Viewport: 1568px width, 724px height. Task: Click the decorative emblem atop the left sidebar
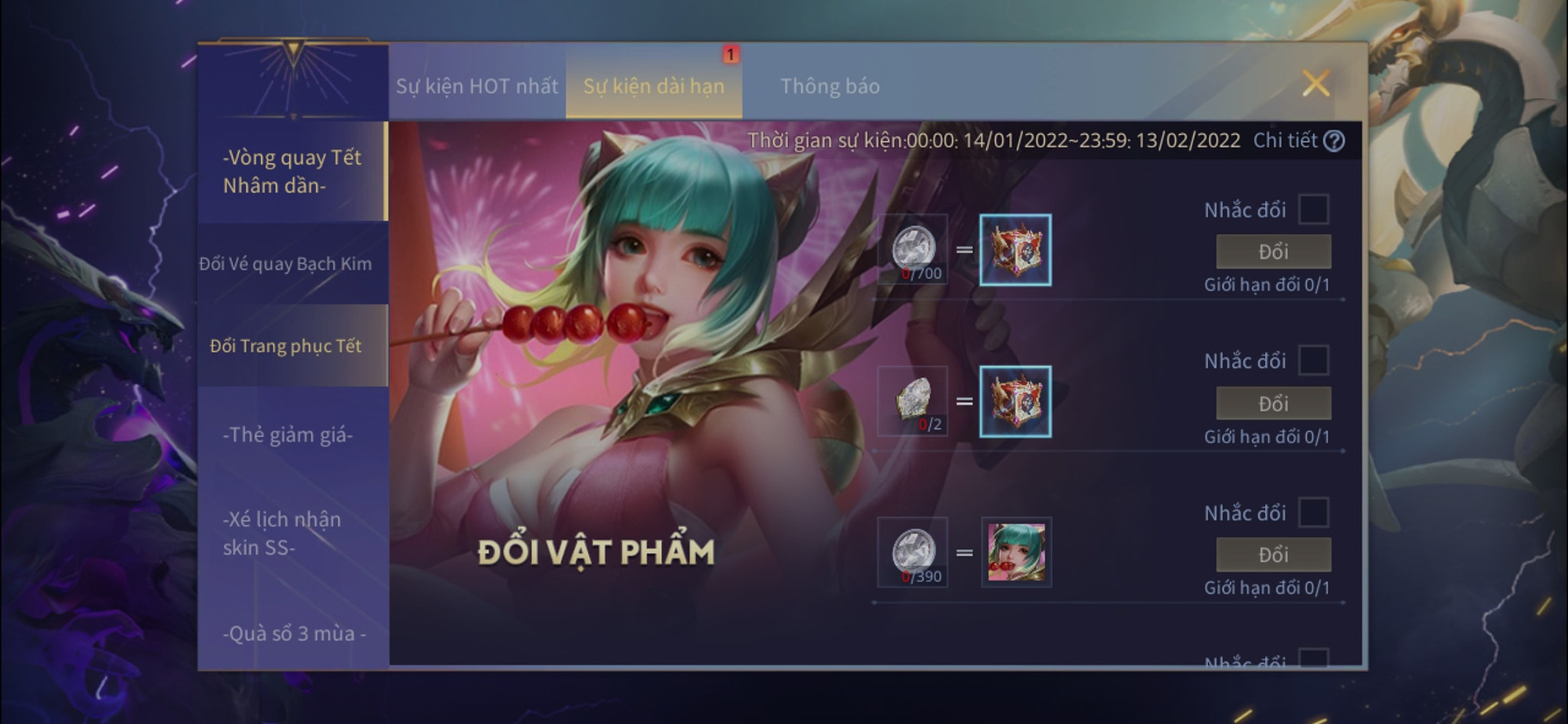[293, 78]
